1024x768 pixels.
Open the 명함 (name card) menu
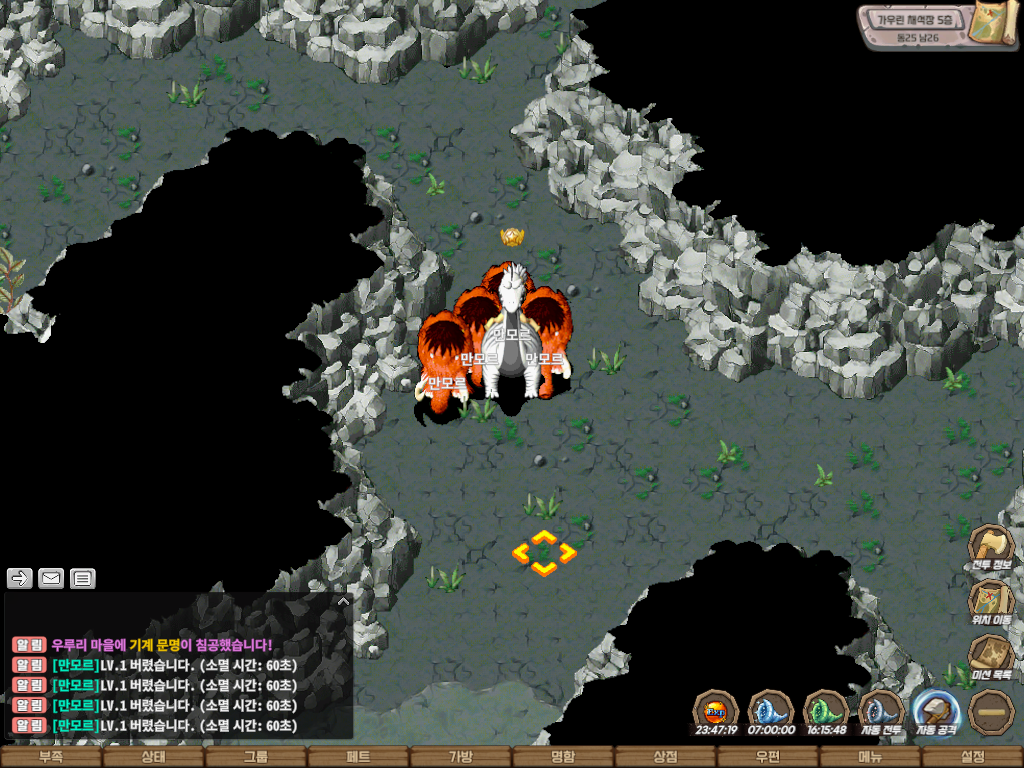[x=563, y=757]
